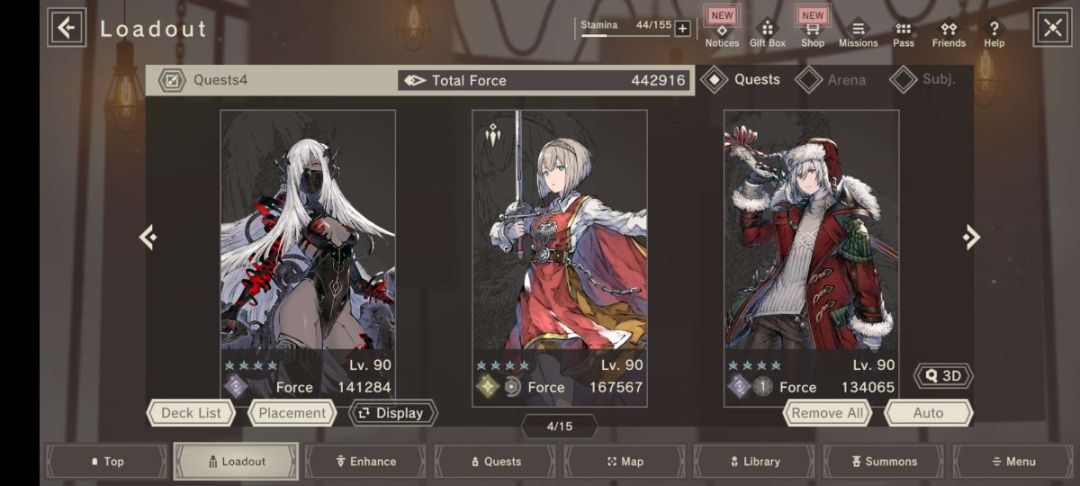This screenshot has height=486, width=1080.
Task: Open the Gift Box
Action: click(x=767, y=33)
